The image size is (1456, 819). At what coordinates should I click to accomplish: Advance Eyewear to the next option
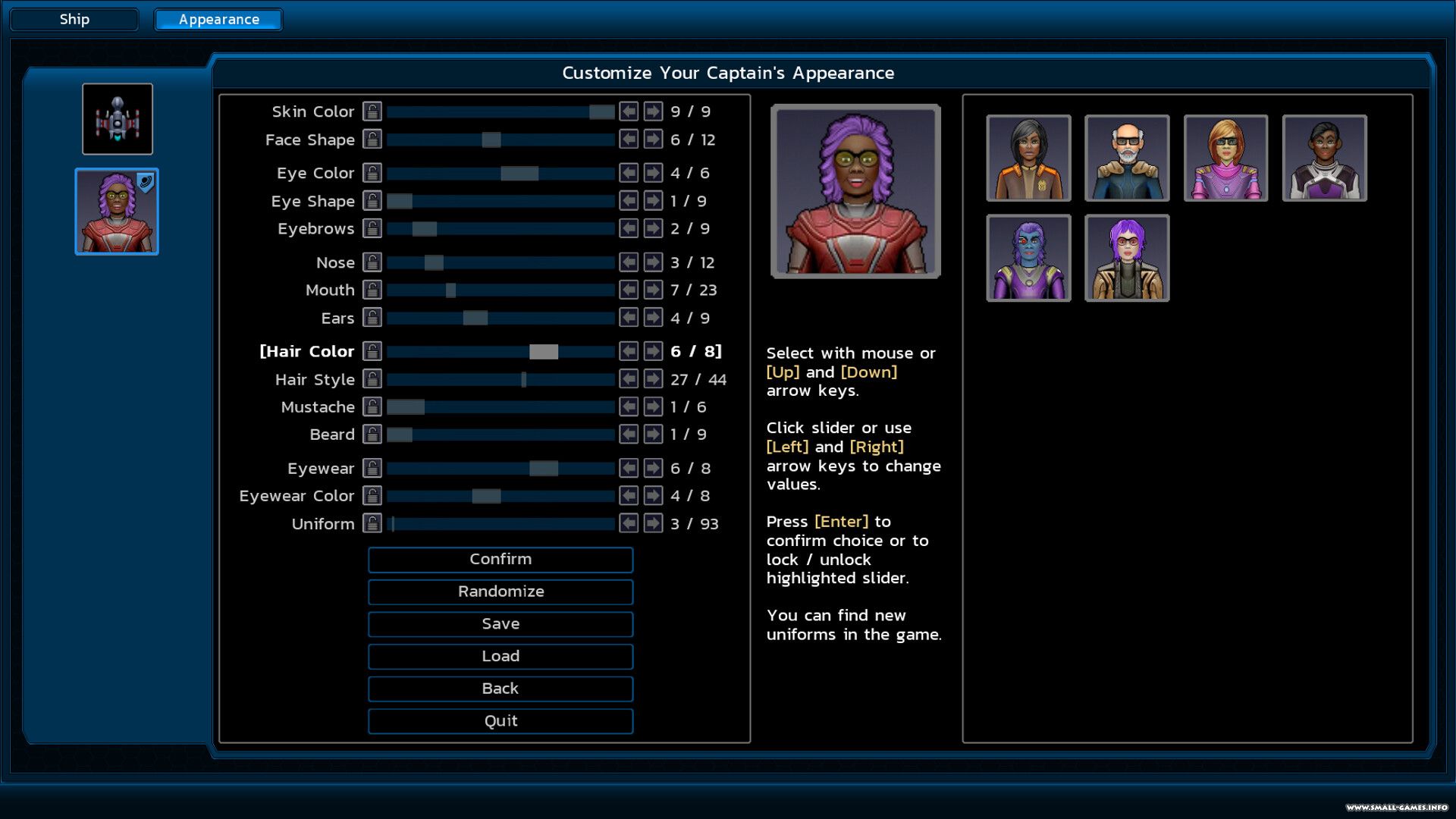[653, 469]
